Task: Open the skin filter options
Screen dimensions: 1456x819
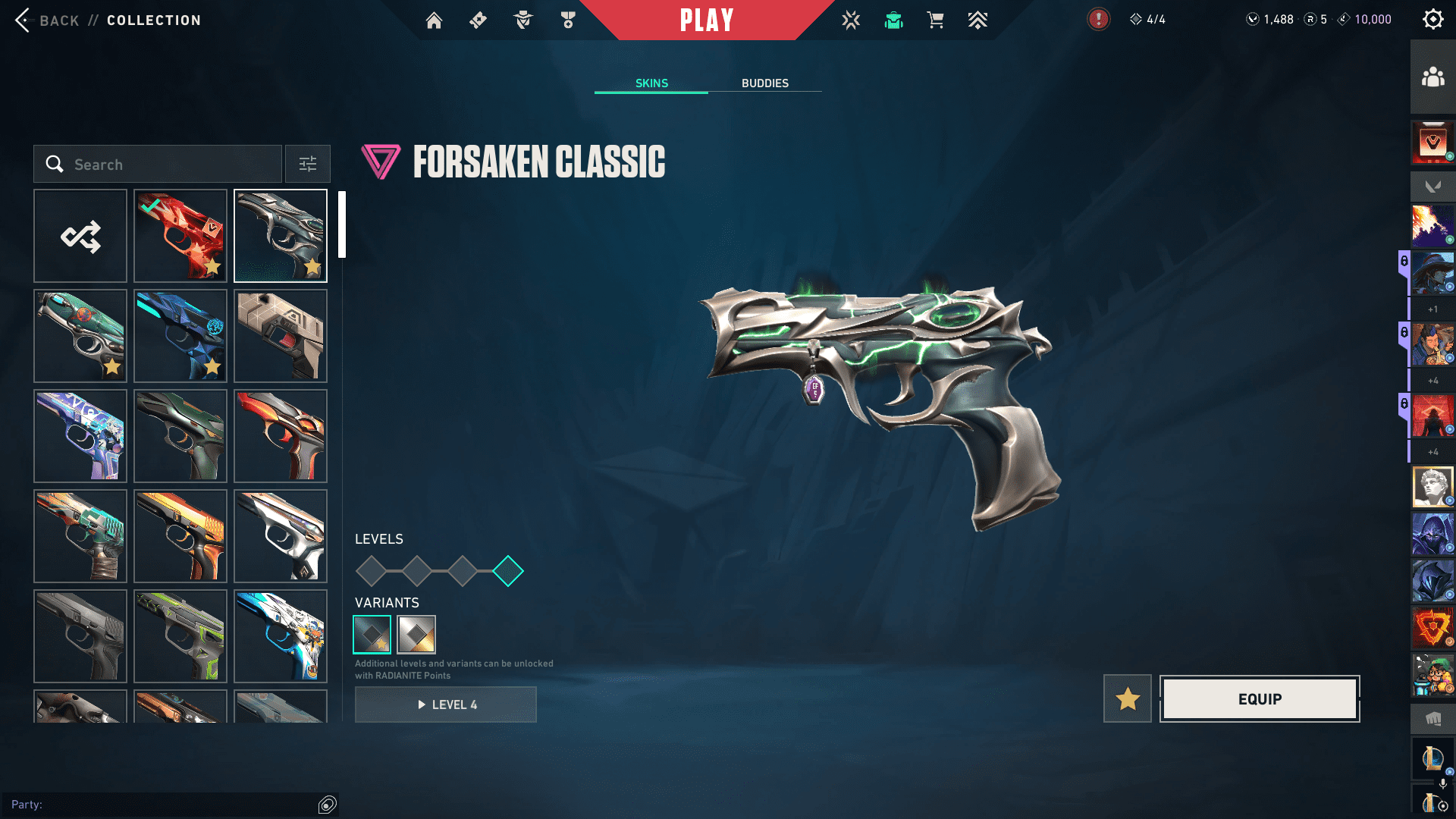Action: pos(308,165)
